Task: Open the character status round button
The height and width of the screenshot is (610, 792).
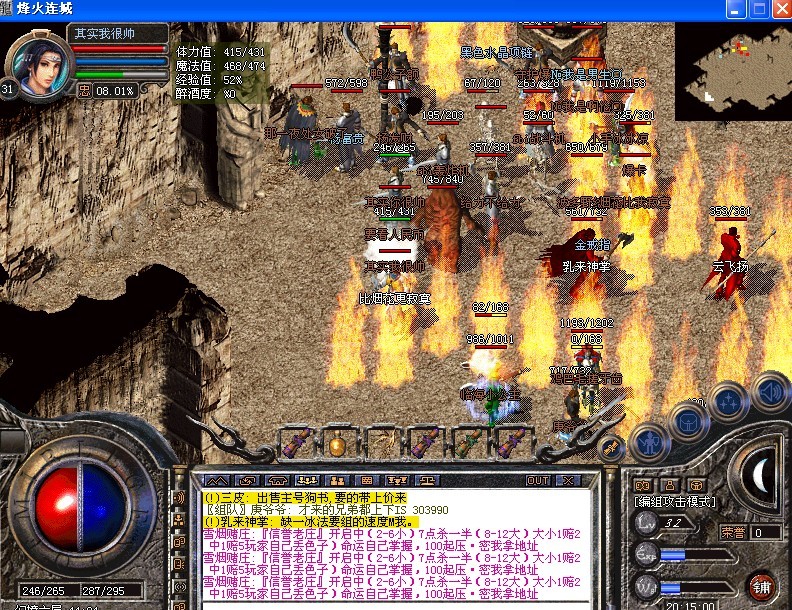Action: pos(651,439)
